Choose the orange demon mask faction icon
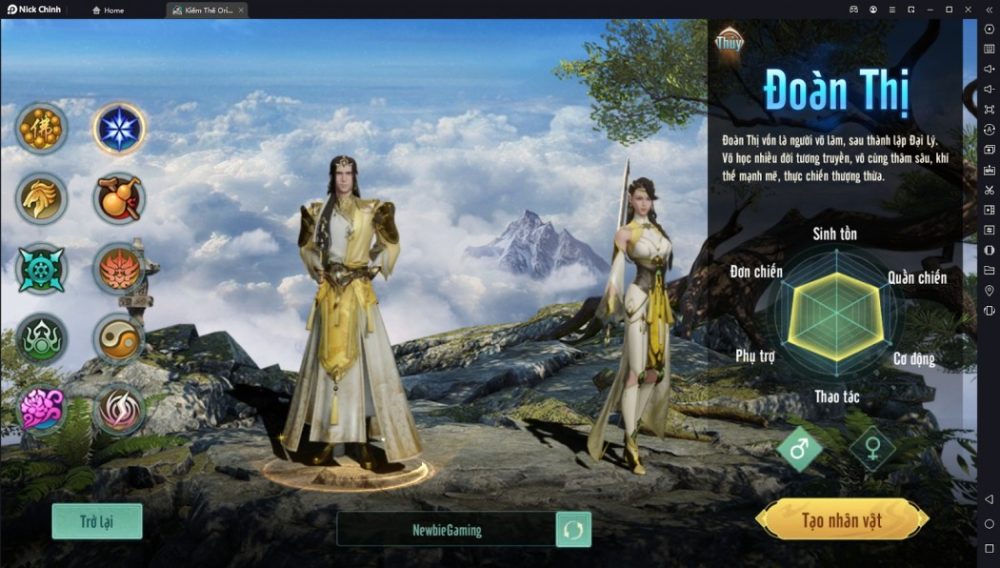1000x568 pixels. pyautogui.click(x=120, y=269)
